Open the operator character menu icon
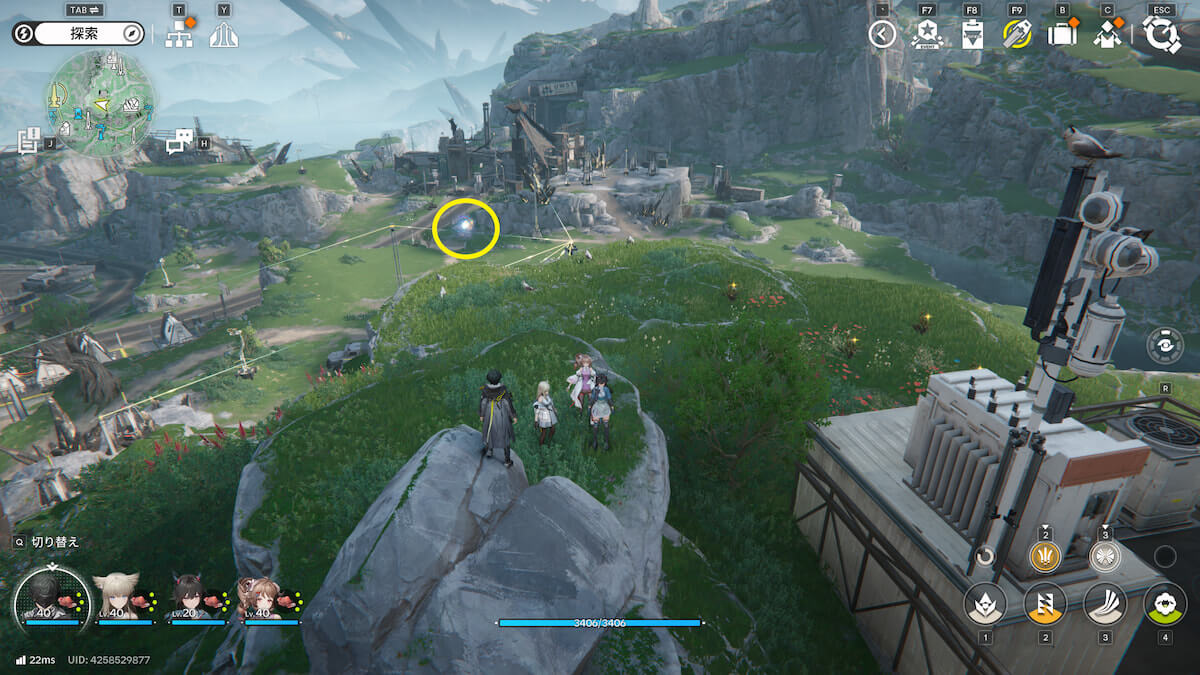 (1107, 35)
